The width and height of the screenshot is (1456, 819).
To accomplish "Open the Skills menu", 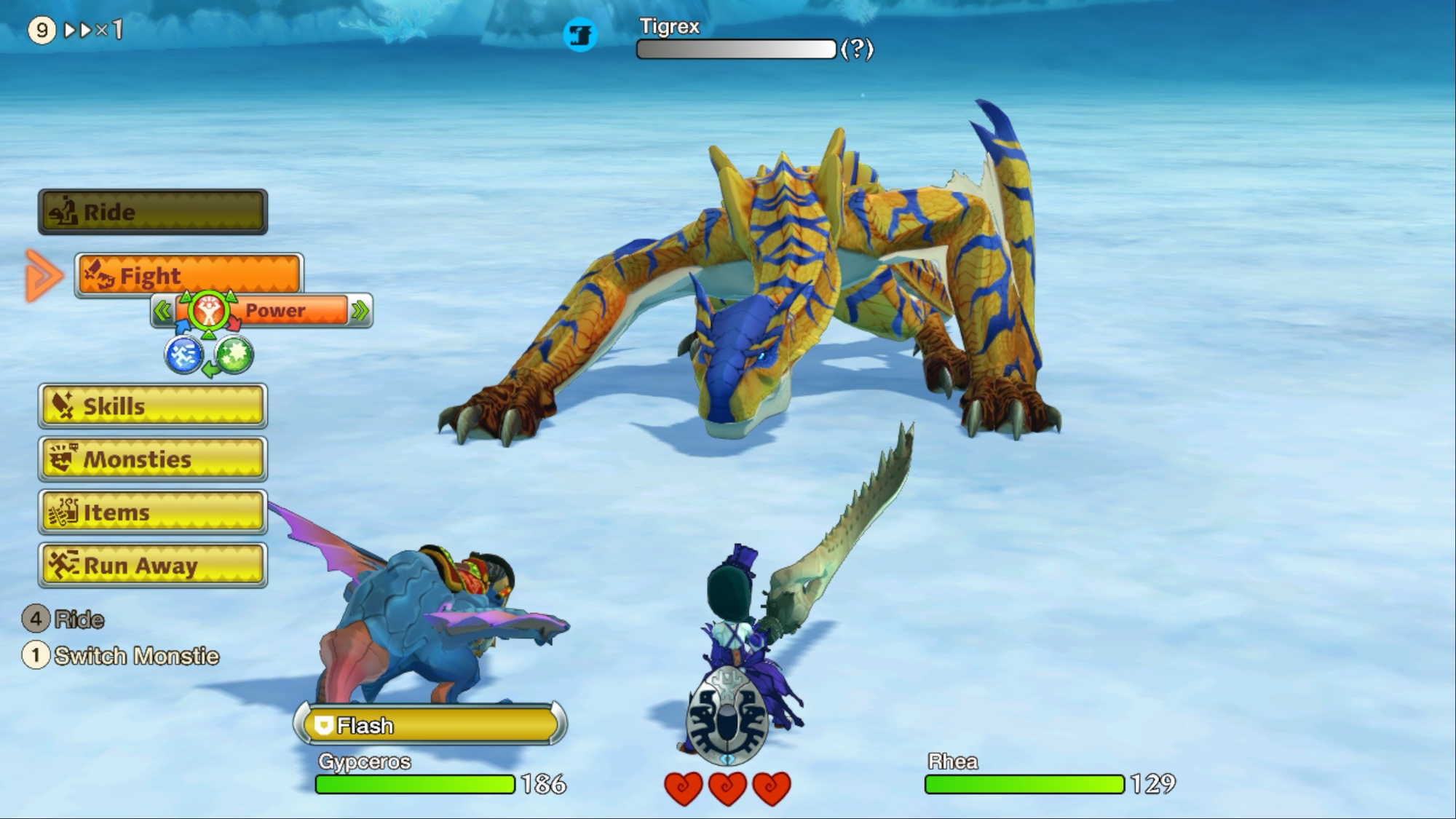I will [153, 405].
